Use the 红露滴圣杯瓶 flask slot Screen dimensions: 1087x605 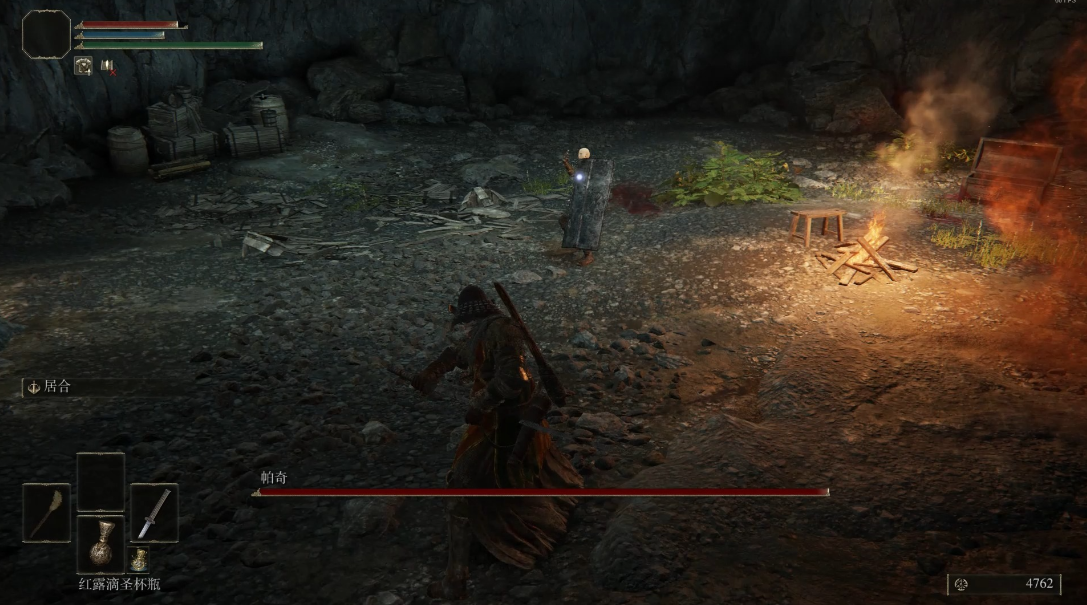(x=100, y=544)
